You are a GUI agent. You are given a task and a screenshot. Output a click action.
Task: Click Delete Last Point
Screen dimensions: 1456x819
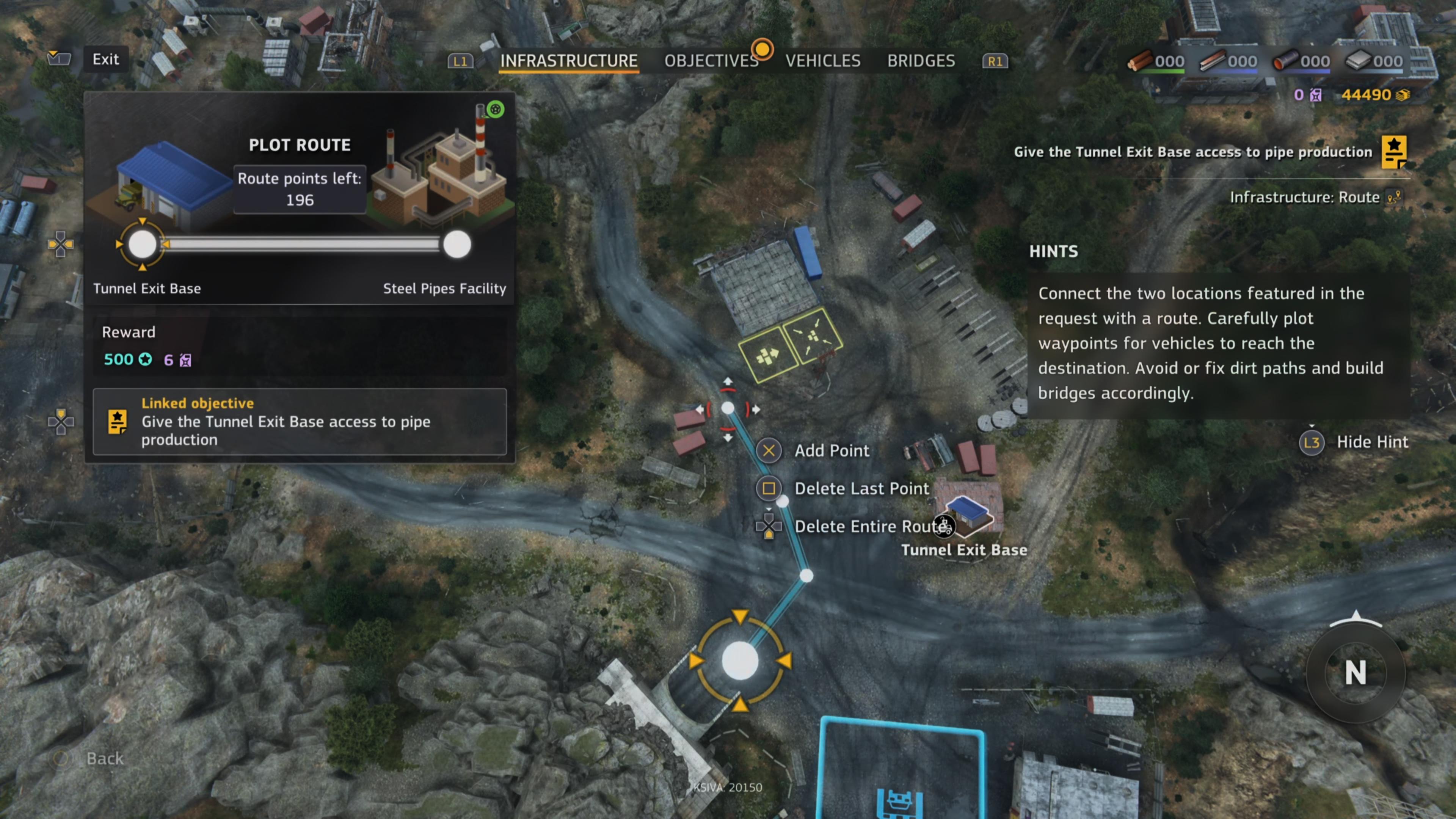[861, 488]
